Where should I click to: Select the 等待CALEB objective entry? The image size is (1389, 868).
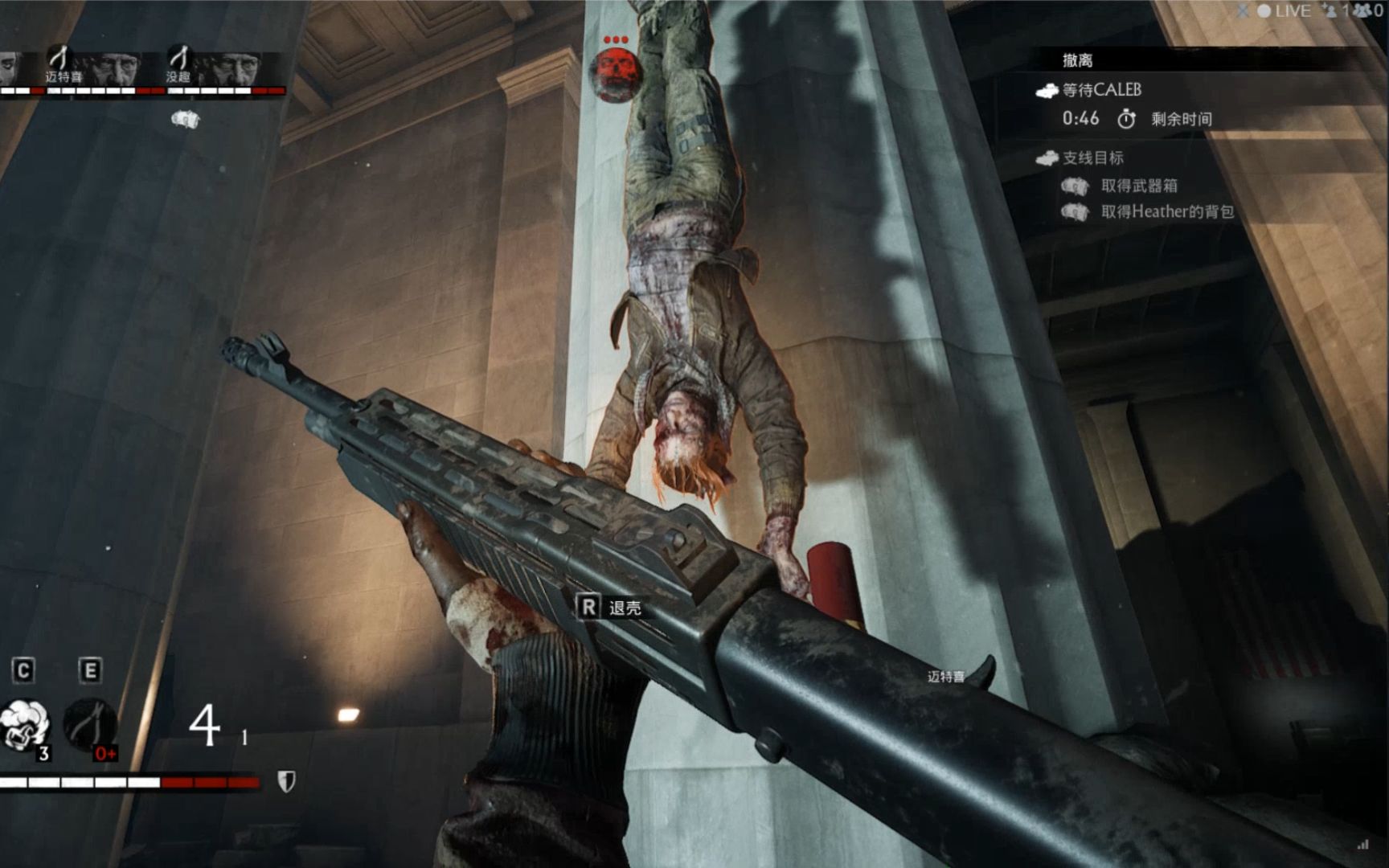tap(1101, 90)
